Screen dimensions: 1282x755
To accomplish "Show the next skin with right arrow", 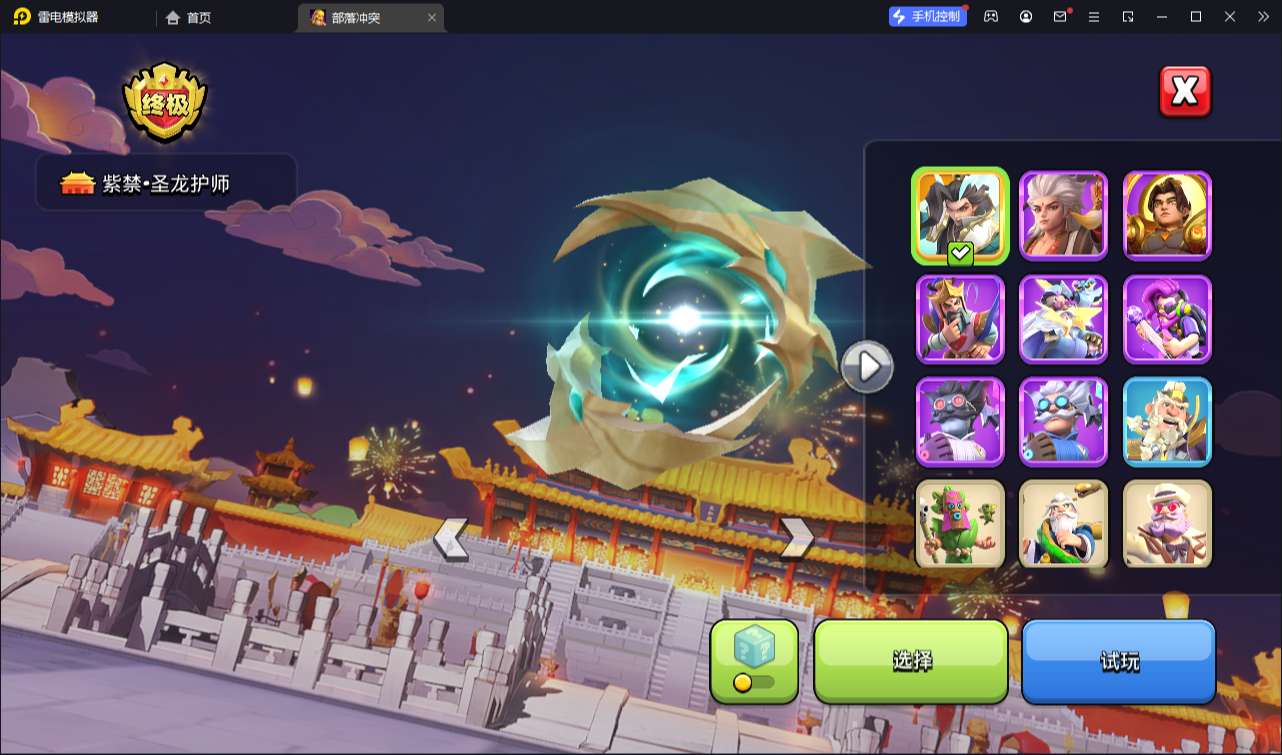I will (796, 539).
